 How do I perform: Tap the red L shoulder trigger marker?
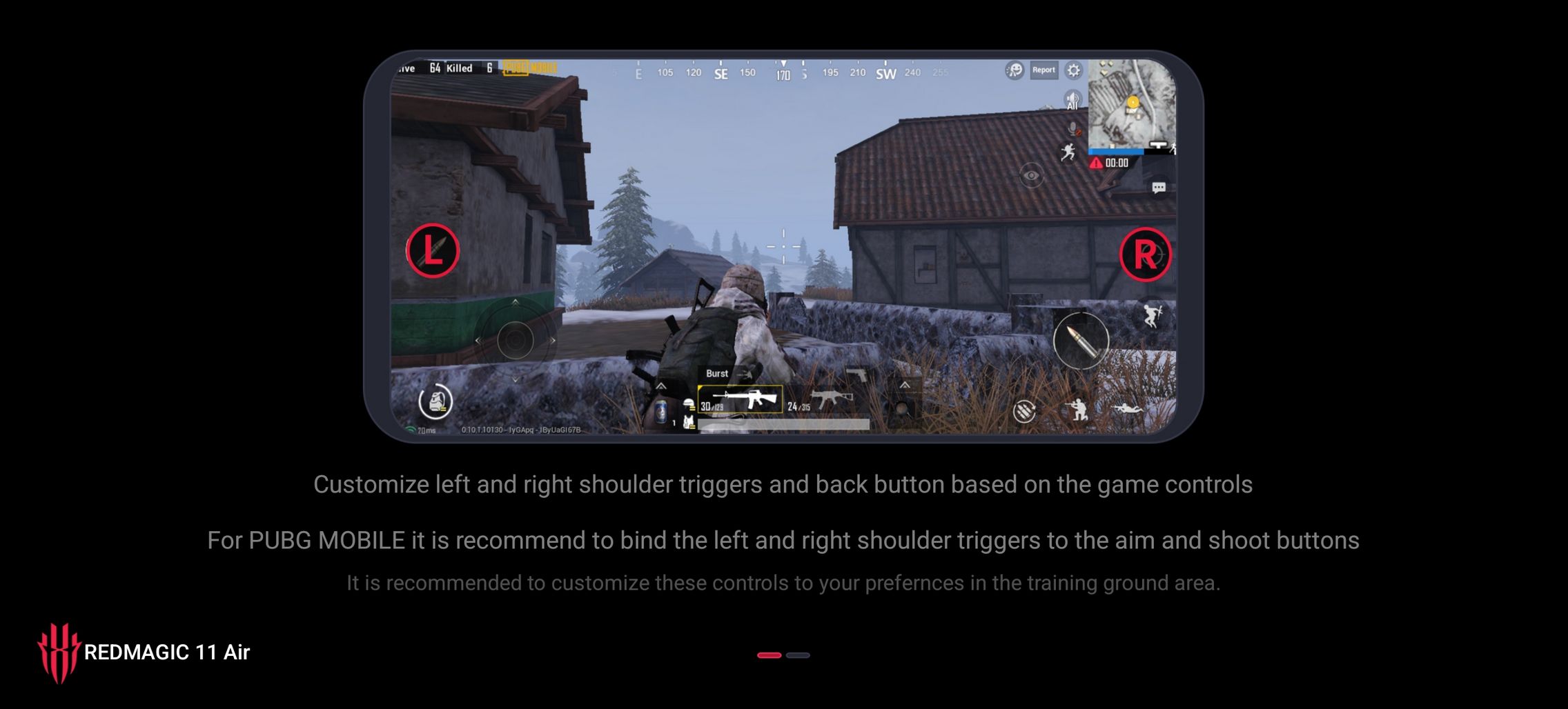pyautogui.click(x=433, y=250)
